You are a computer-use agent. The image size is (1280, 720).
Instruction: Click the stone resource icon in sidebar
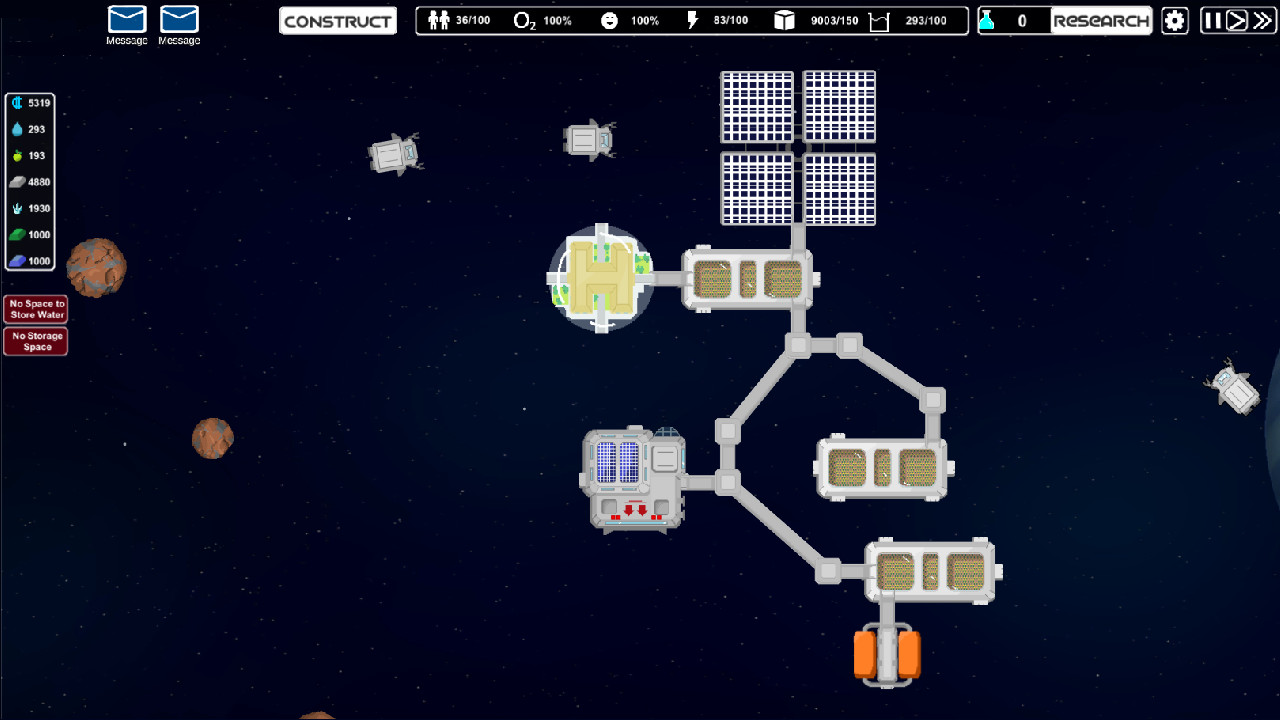[x=19, y=182]
